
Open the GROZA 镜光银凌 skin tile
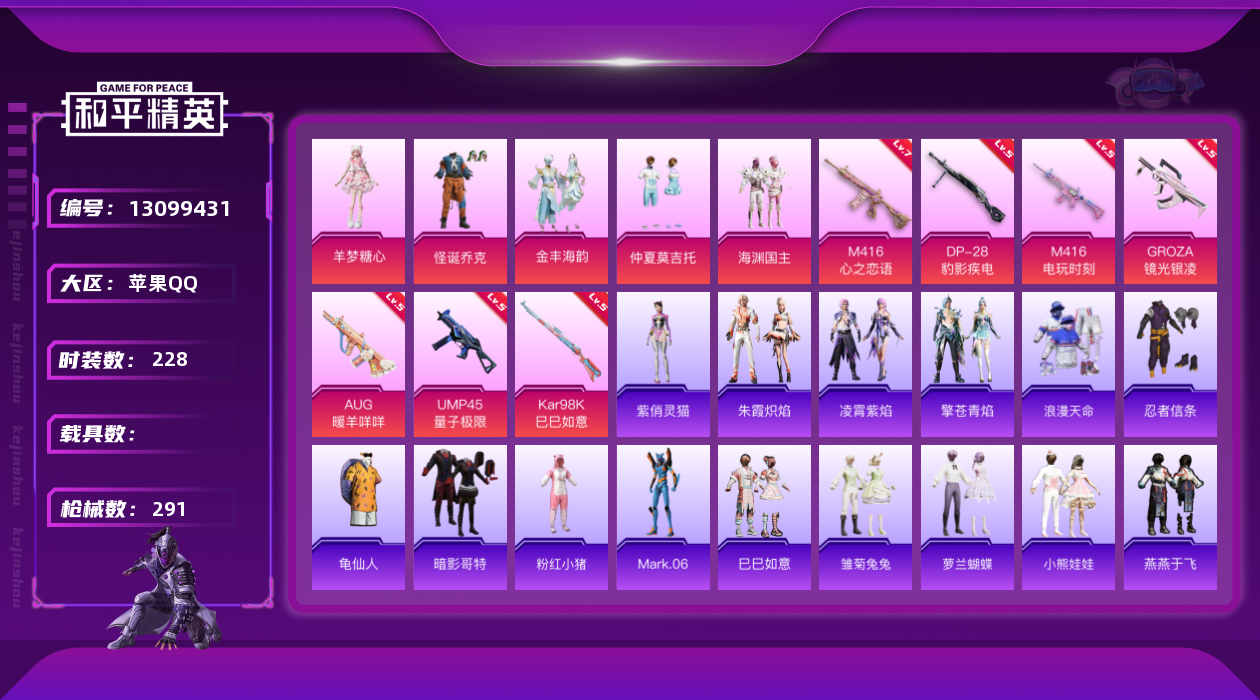pyautogui.click(x=1170, y=211)
